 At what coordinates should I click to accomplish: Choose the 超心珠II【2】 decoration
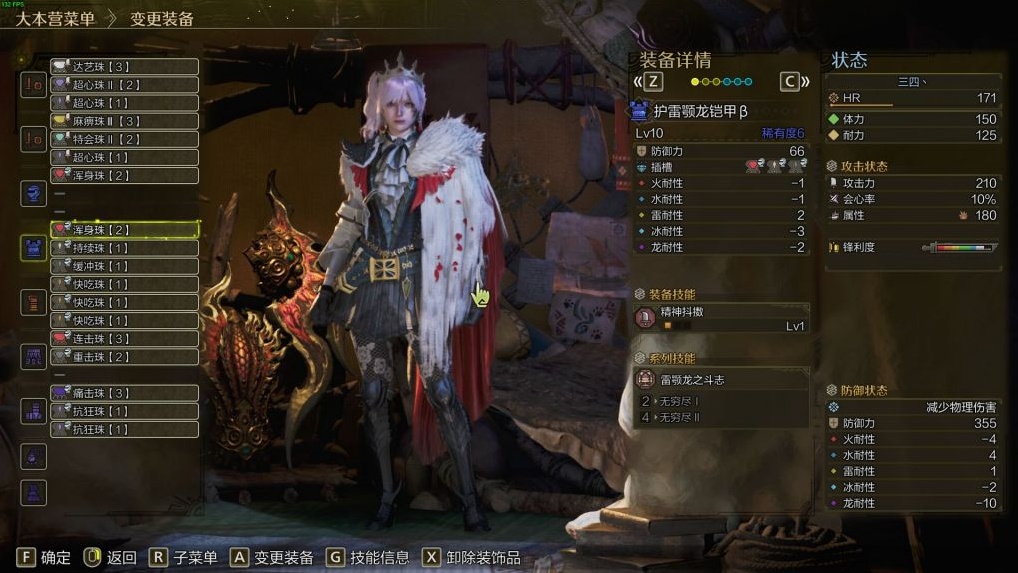124,85
